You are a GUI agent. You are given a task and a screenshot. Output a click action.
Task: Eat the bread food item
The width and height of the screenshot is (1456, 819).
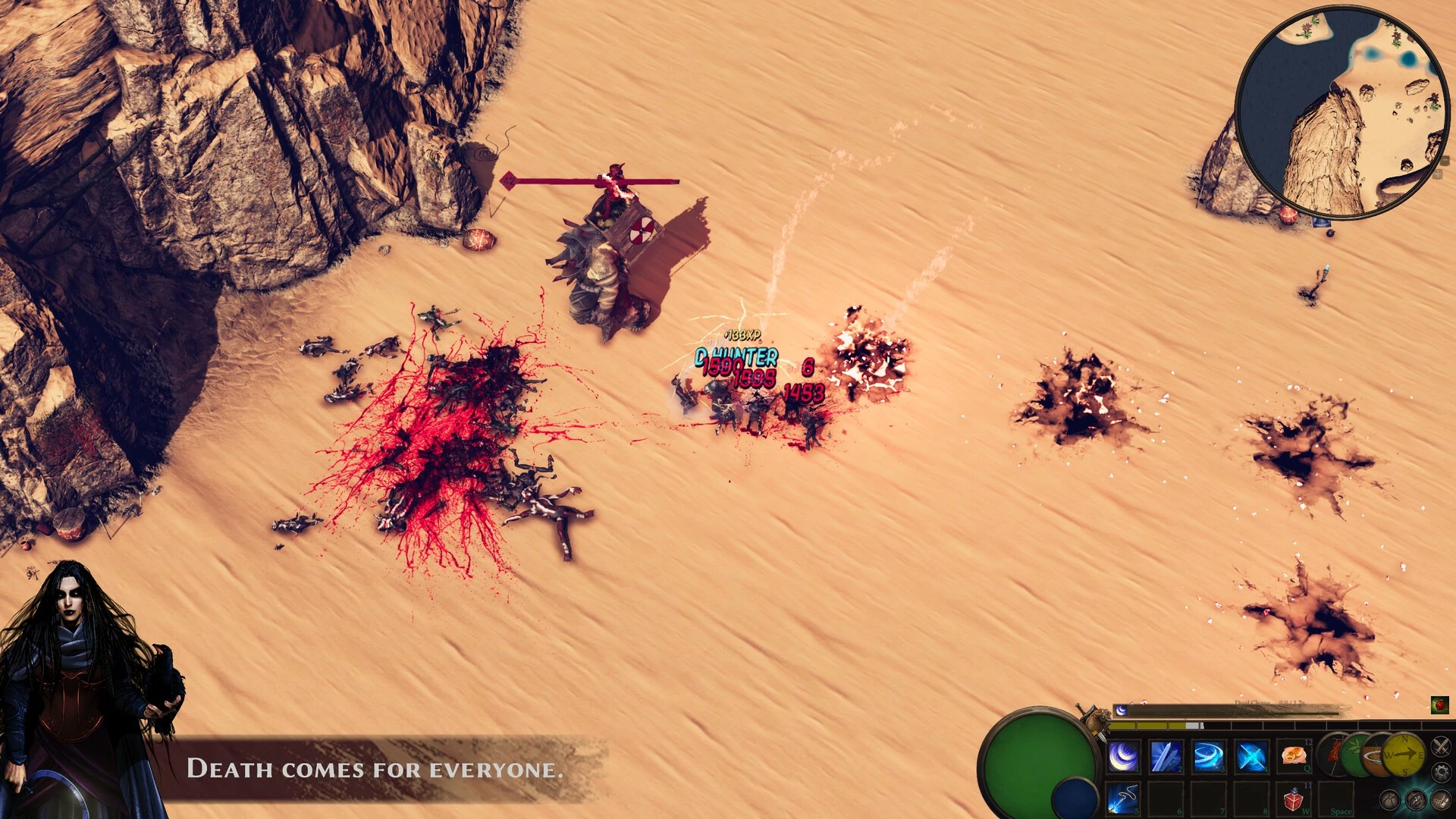coord(1293,756)
